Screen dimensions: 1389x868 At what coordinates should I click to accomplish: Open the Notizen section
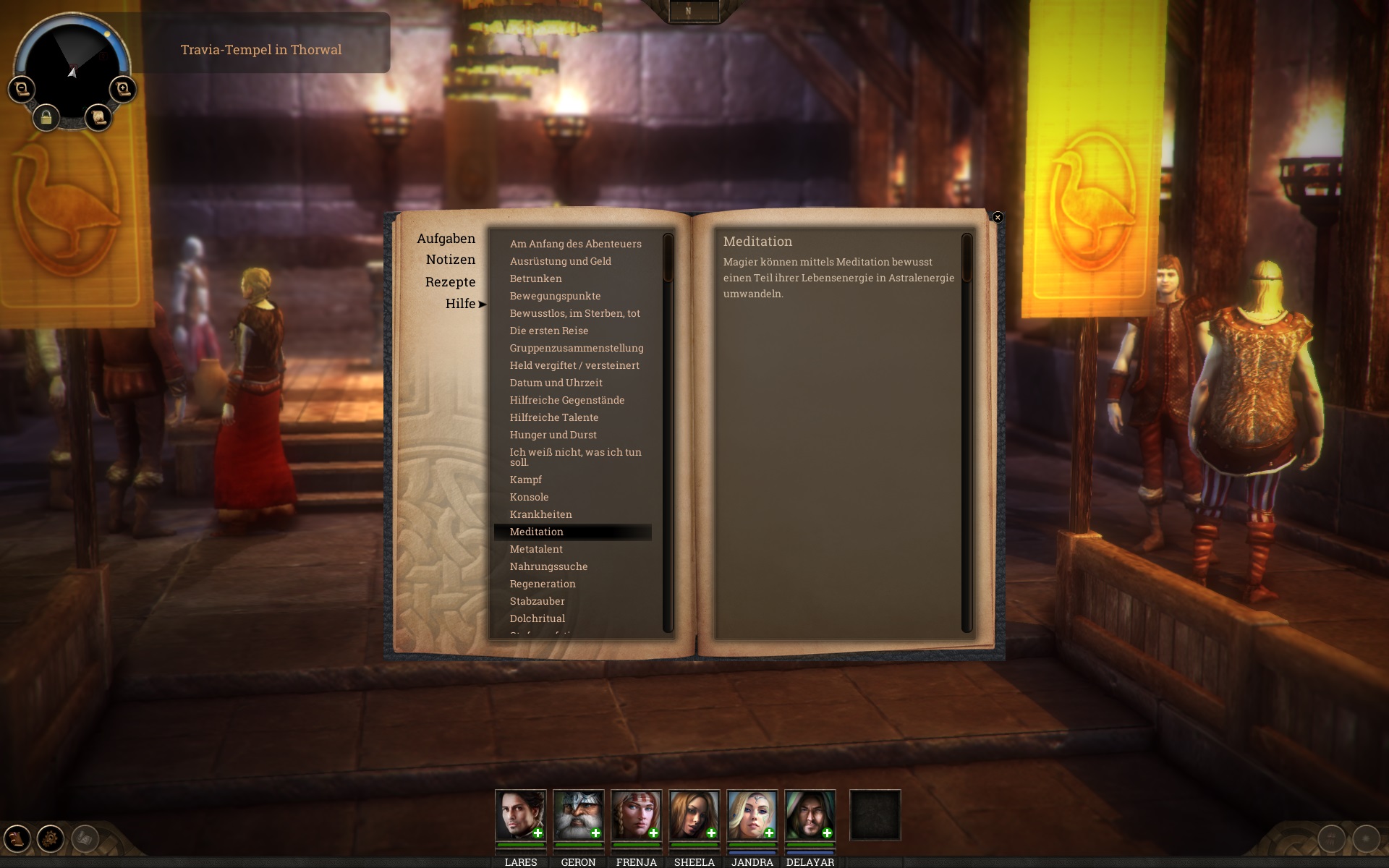(x=450, y=260)
